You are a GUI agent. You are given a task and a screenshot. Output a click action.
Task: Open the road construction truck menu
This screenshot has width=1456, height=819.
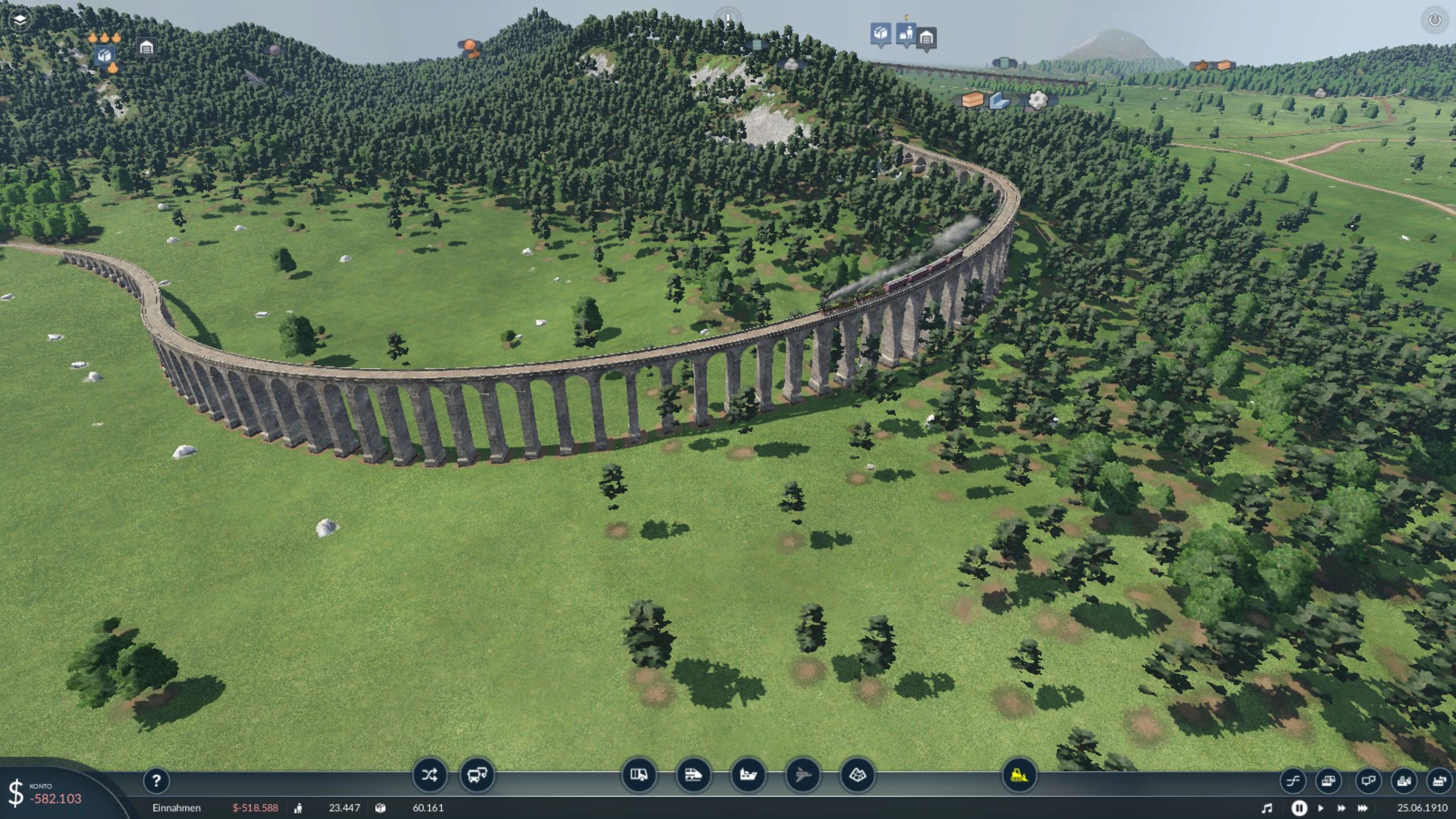[639, 775]
